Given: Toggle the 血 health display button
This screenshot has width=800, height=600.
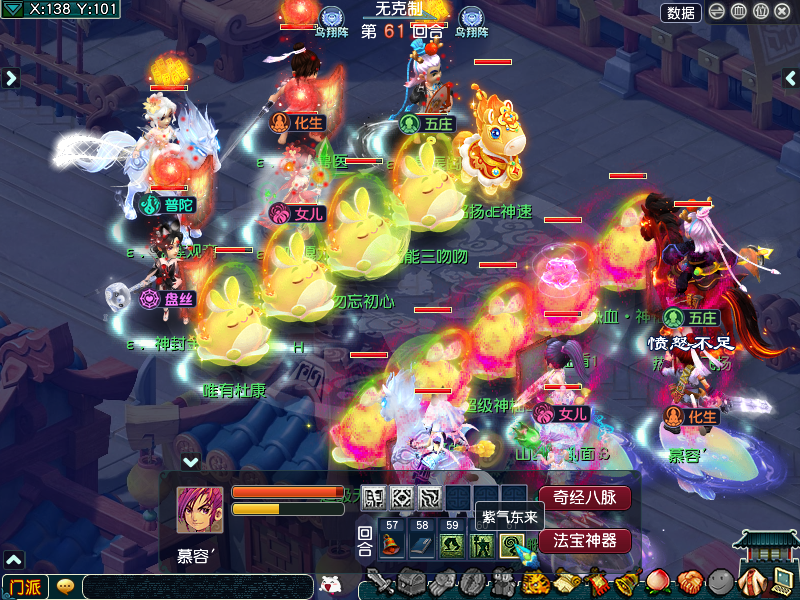Looking at the screenshot, I should pyautogui.click(x=738, y=12).
